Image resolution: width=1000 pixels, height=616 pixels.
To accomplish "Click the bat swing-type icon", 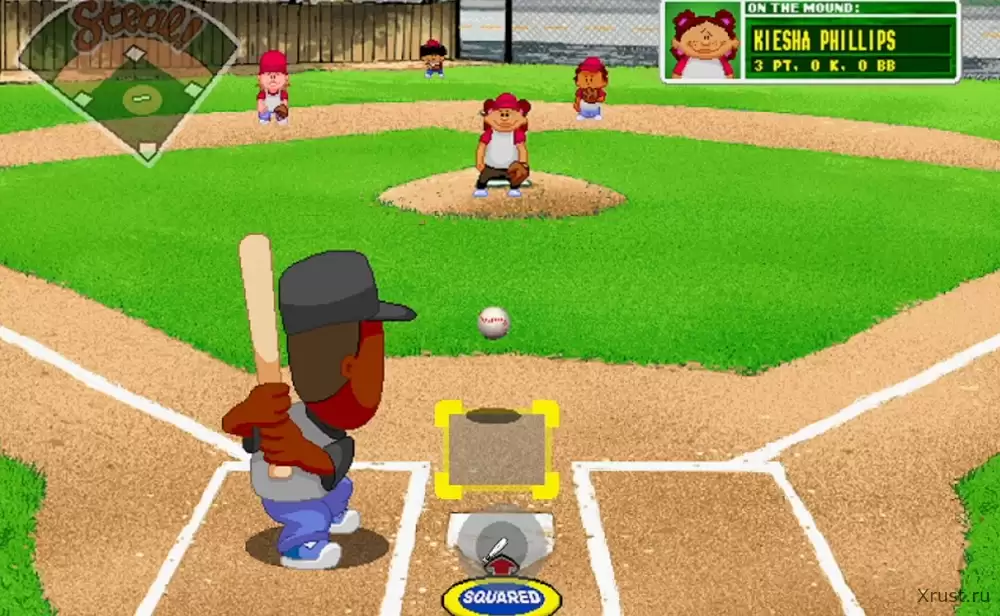I will pyautogui.click(x=499, y=549).
